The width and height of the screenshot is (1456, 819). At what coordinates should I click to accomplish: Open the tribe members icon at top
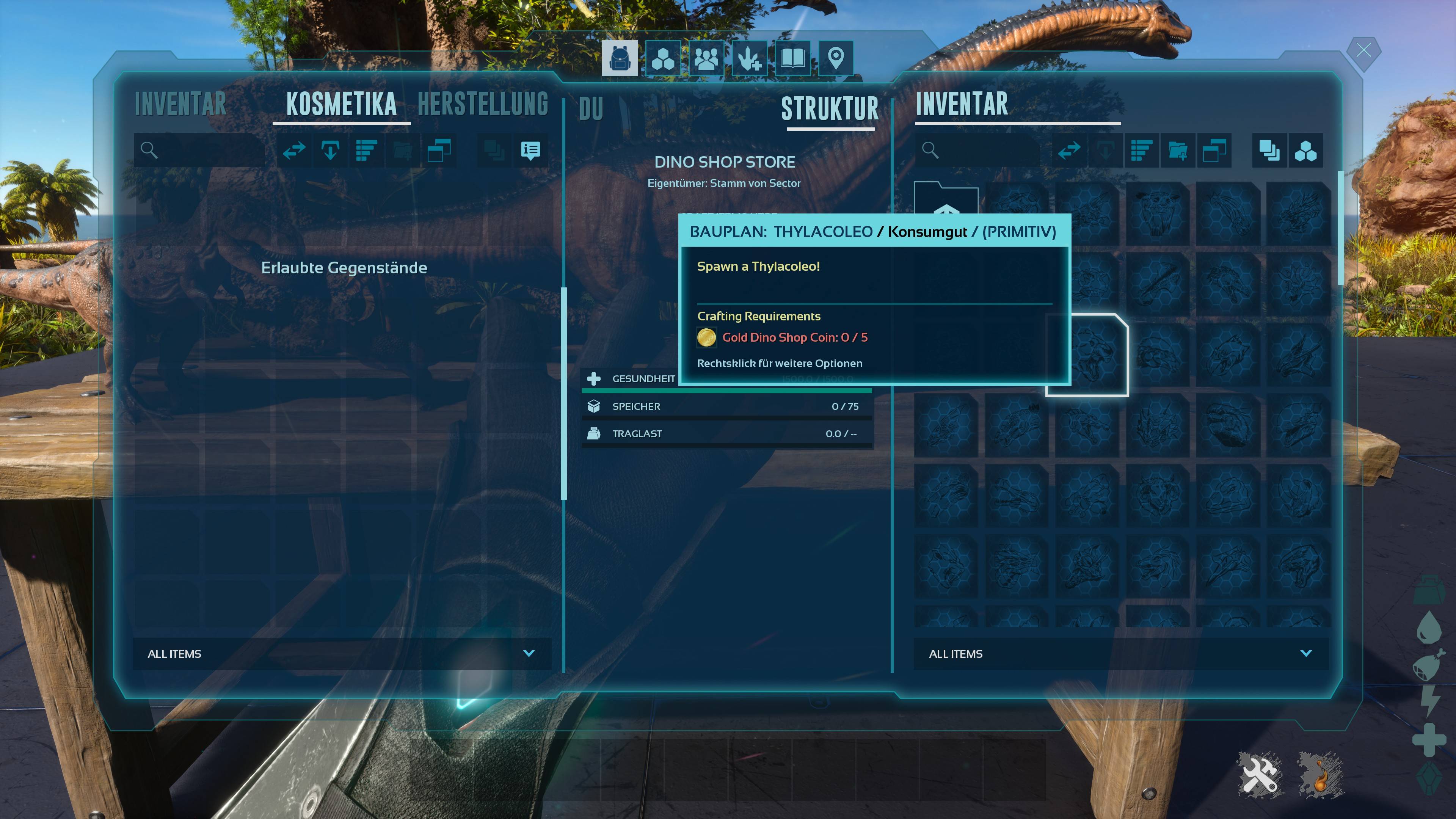point(706,58)
